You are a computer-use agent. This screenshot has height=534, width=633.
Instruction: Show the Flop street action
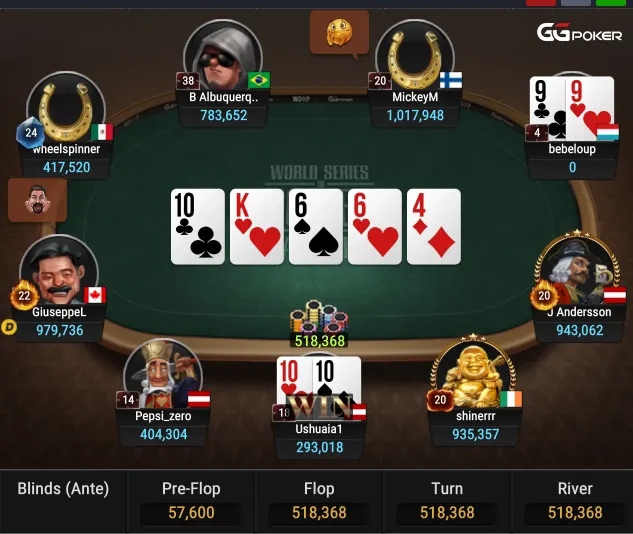pyautogui.click(x=319, y=501)
